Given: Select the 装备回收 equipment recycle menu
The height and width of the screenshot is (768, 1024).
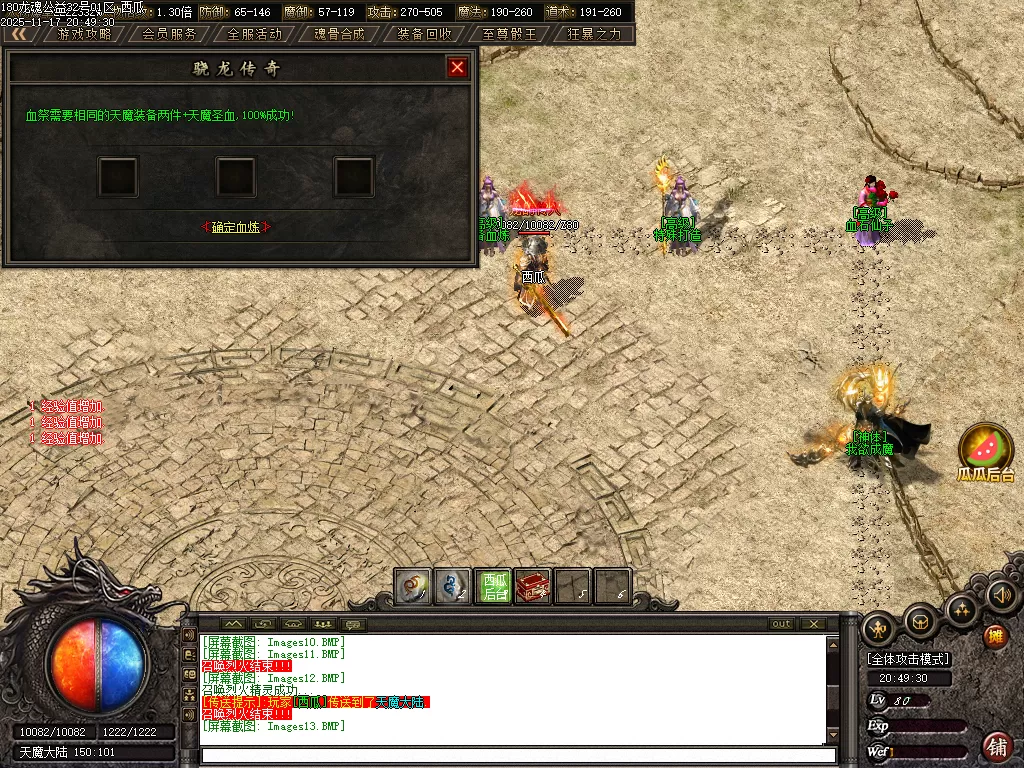Looking at the screenshot, I should click(x=424, y=33).
